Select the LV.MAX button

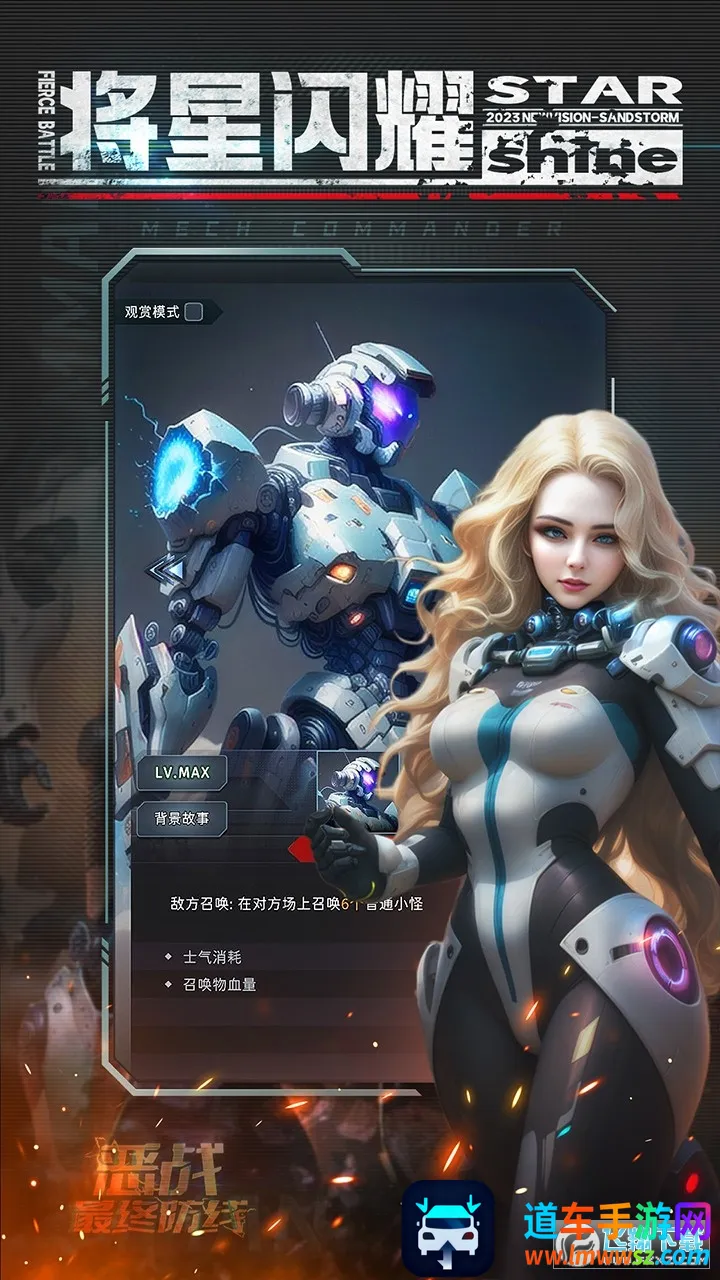(183, 773)
